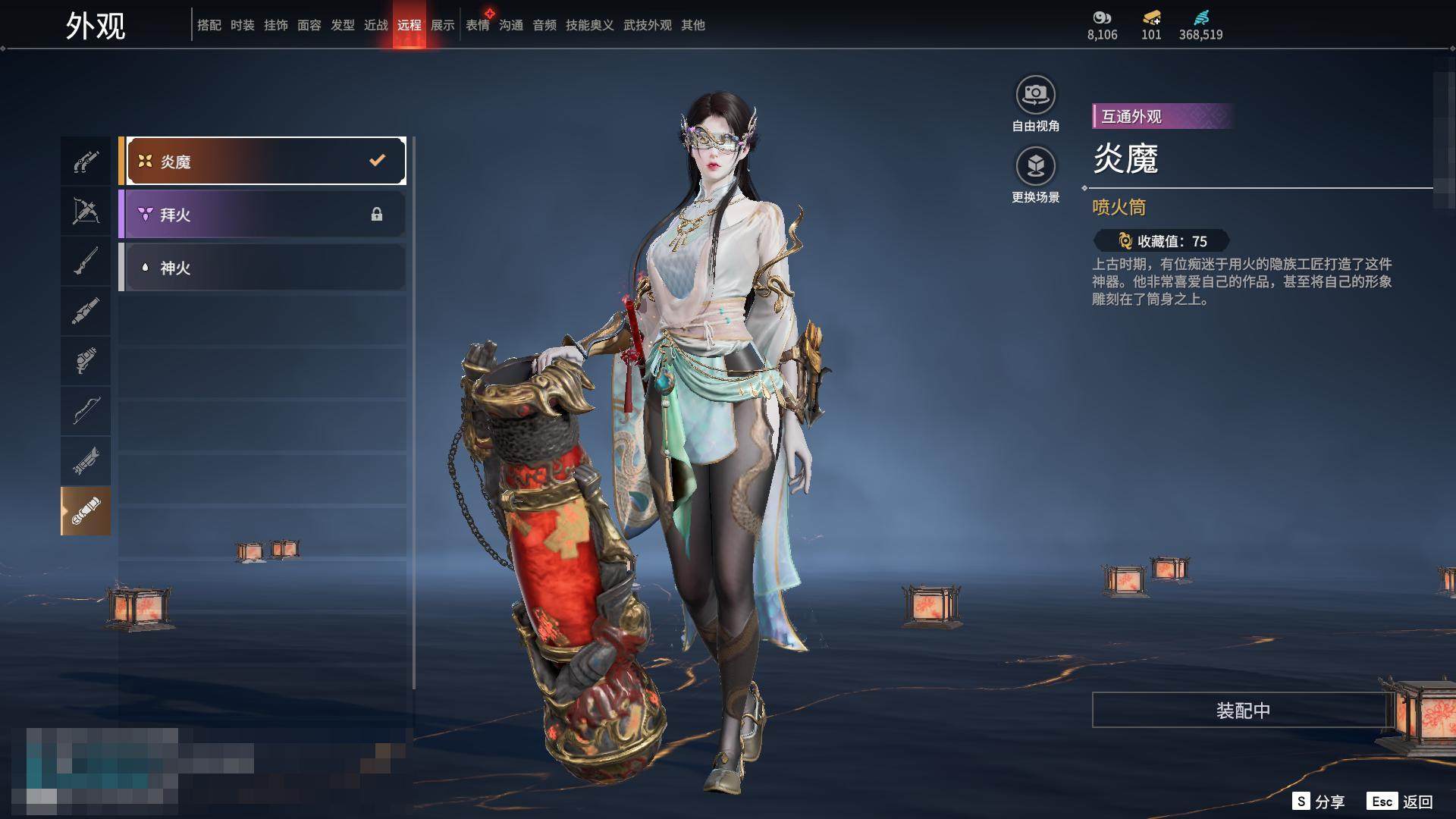The height and width of the screenshot is (819, 1456).
Task: Open the 展示 tab
Action: [x=443, y=25]
